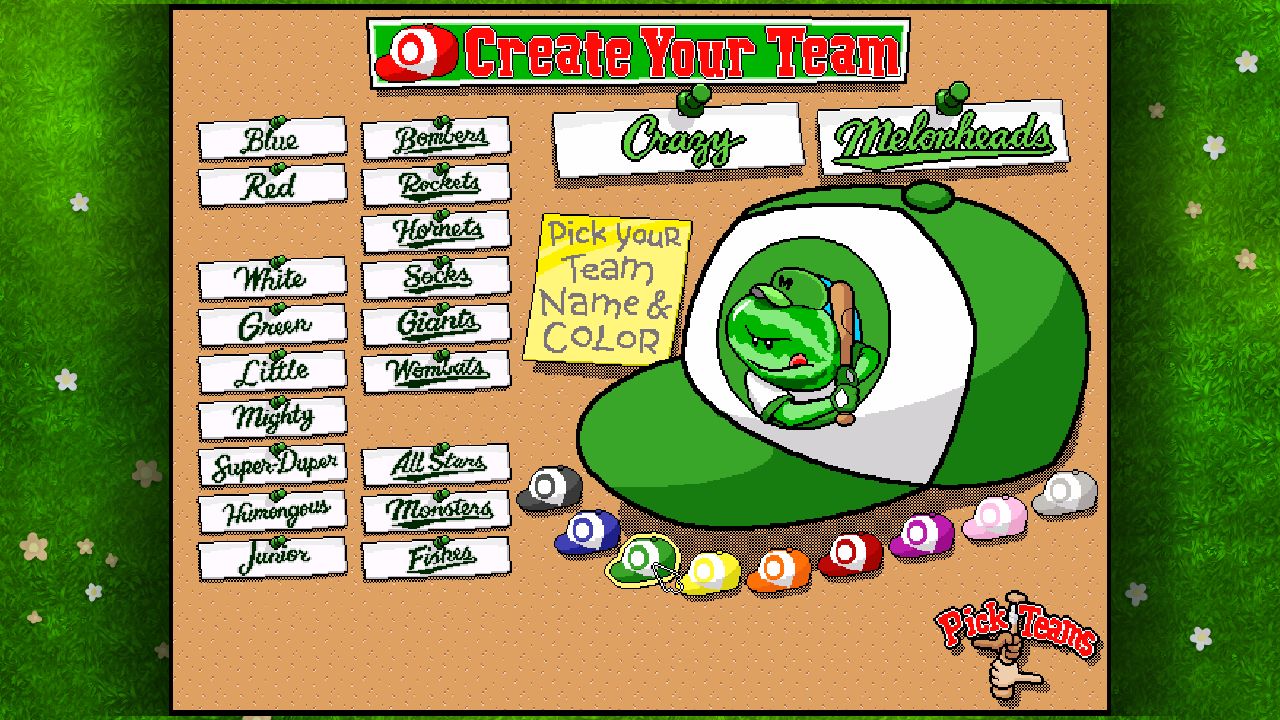Click the "Melonheads" name banner
This screenshot has height=720, width=1280.
[943, 135]
